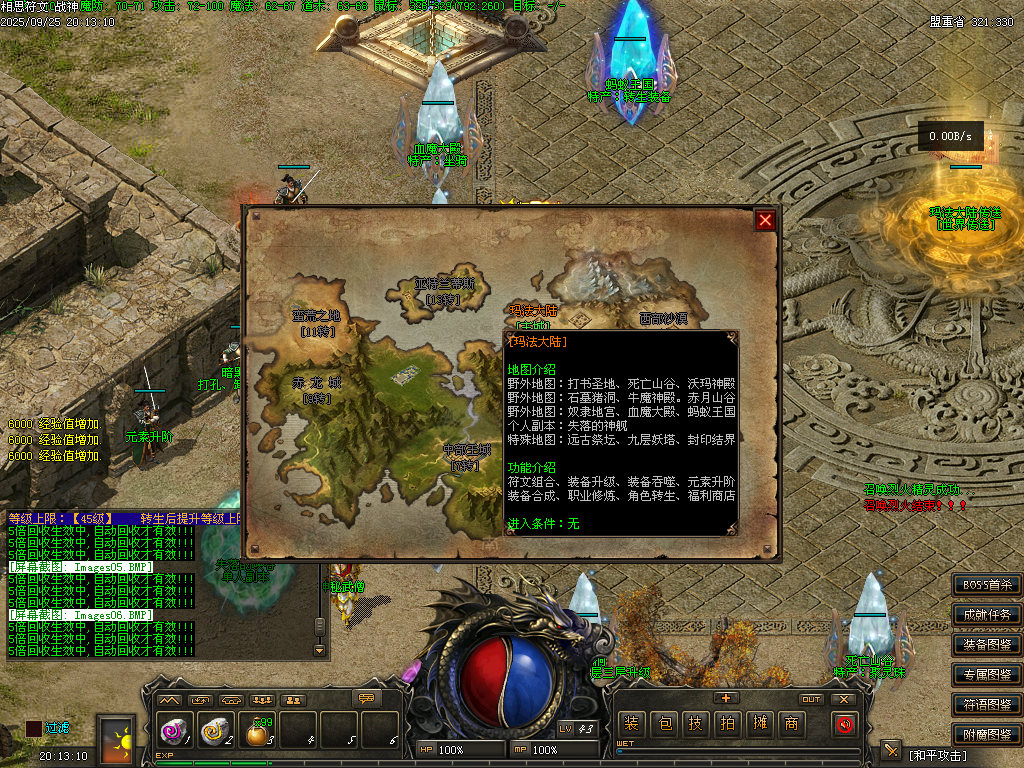1024x768 pixels.
Task: Open the 专属图鉴 codex
Action: click(x=987, y=674)
